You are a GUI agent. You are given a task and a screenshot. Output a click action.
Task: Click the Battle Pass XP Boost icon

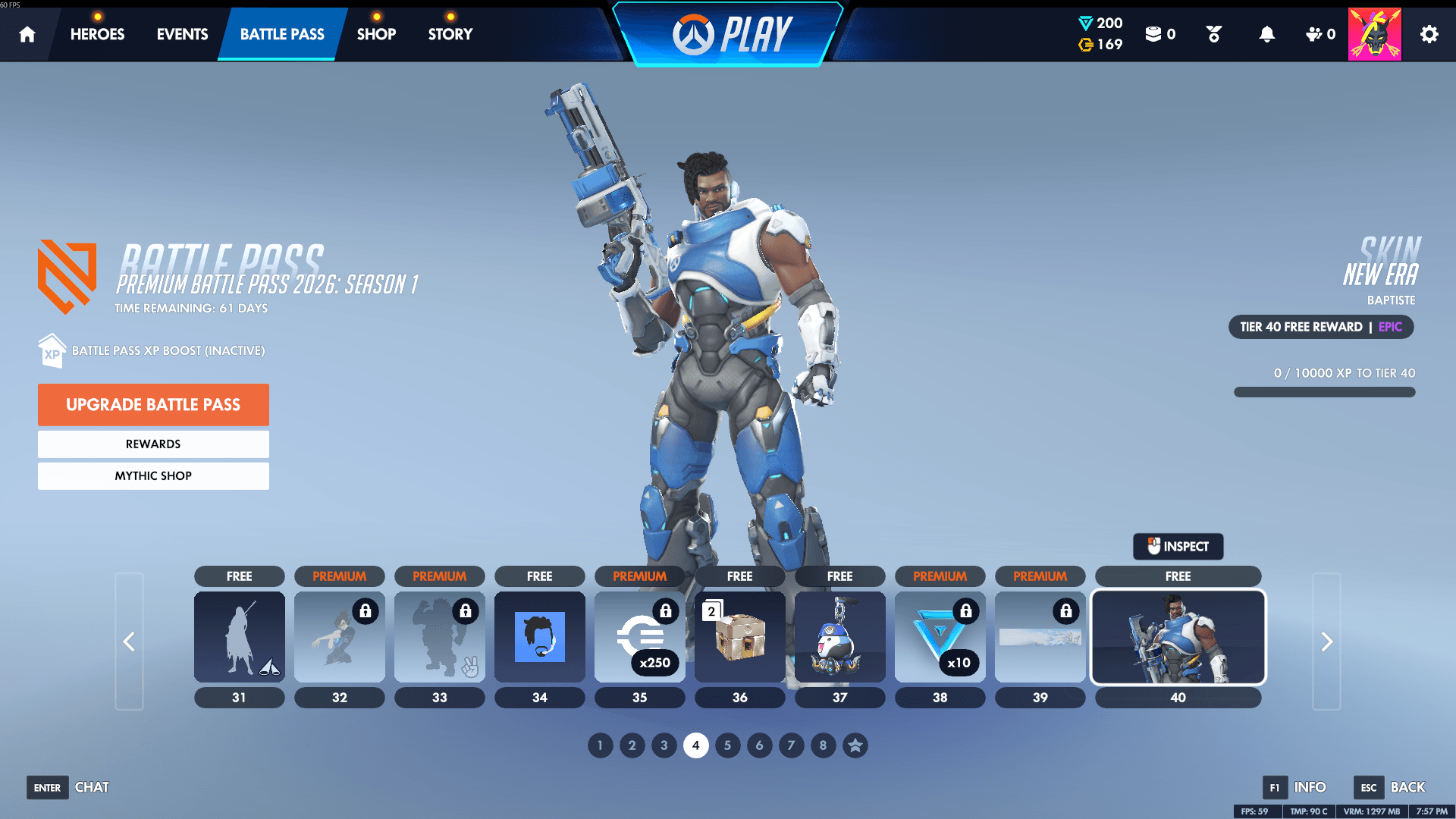pyautogui.click(x=52, y=350)
